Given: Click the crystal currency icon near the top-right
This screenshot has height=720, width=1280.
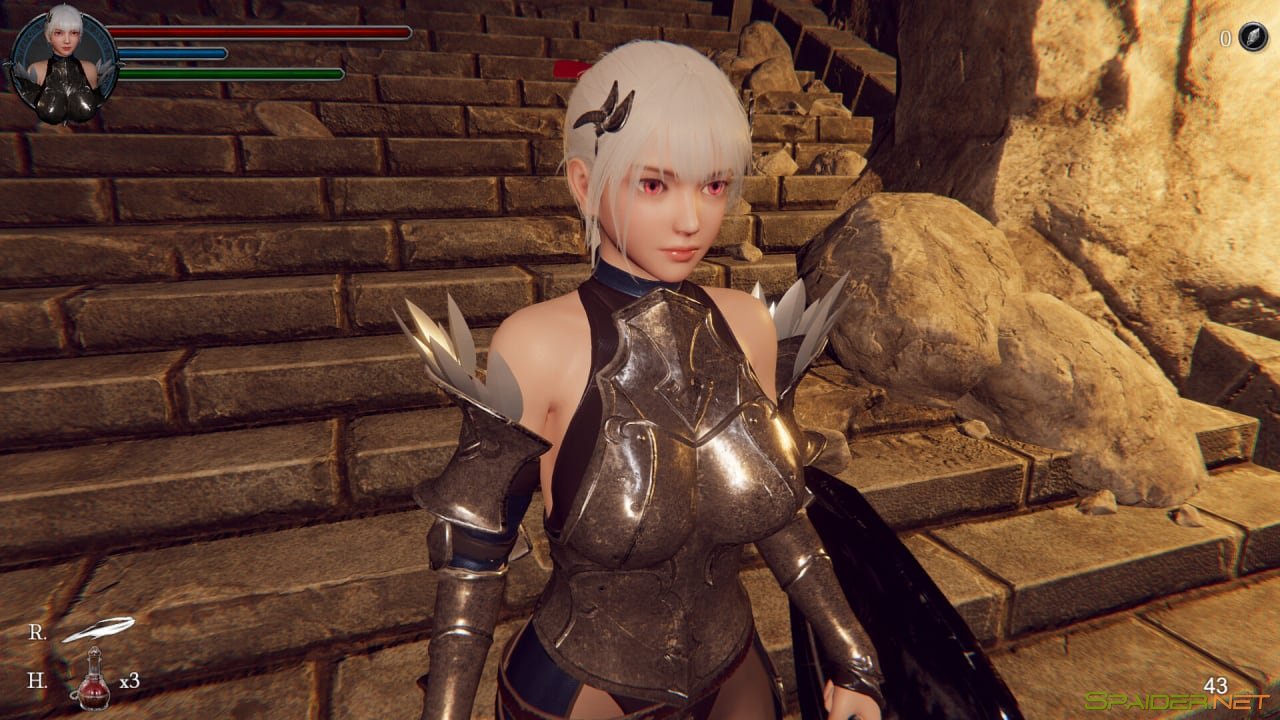Looking at the screenshot, I should (1251, 38).
